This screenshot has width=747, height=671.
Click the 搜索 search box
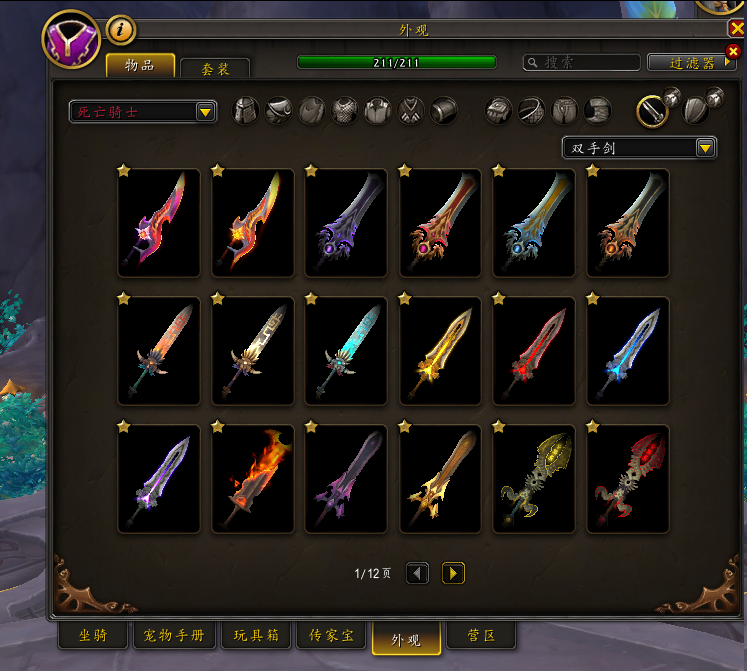[x=582, y=62]
